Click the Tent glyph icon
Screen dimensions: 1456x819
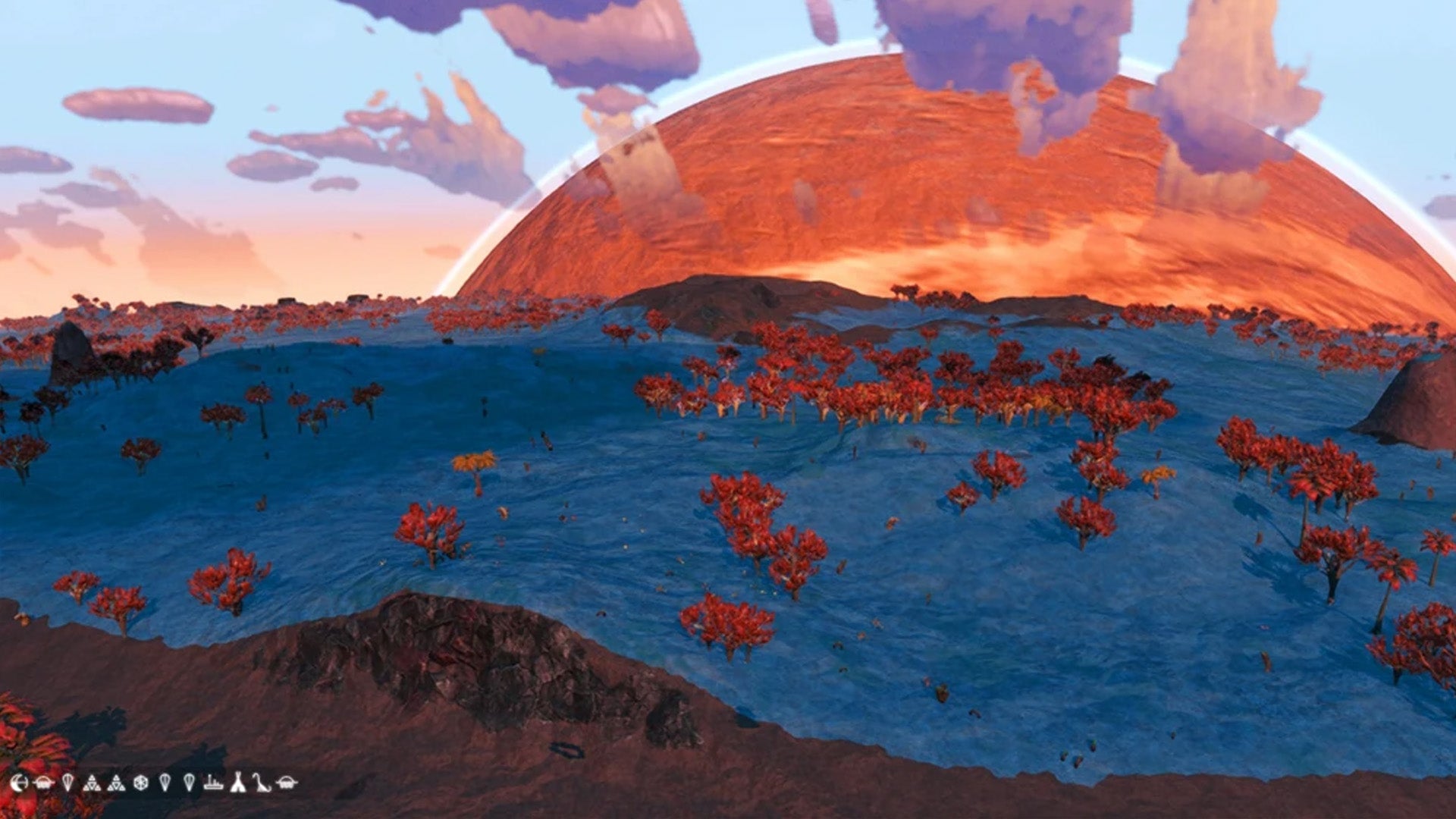point(237,783)
